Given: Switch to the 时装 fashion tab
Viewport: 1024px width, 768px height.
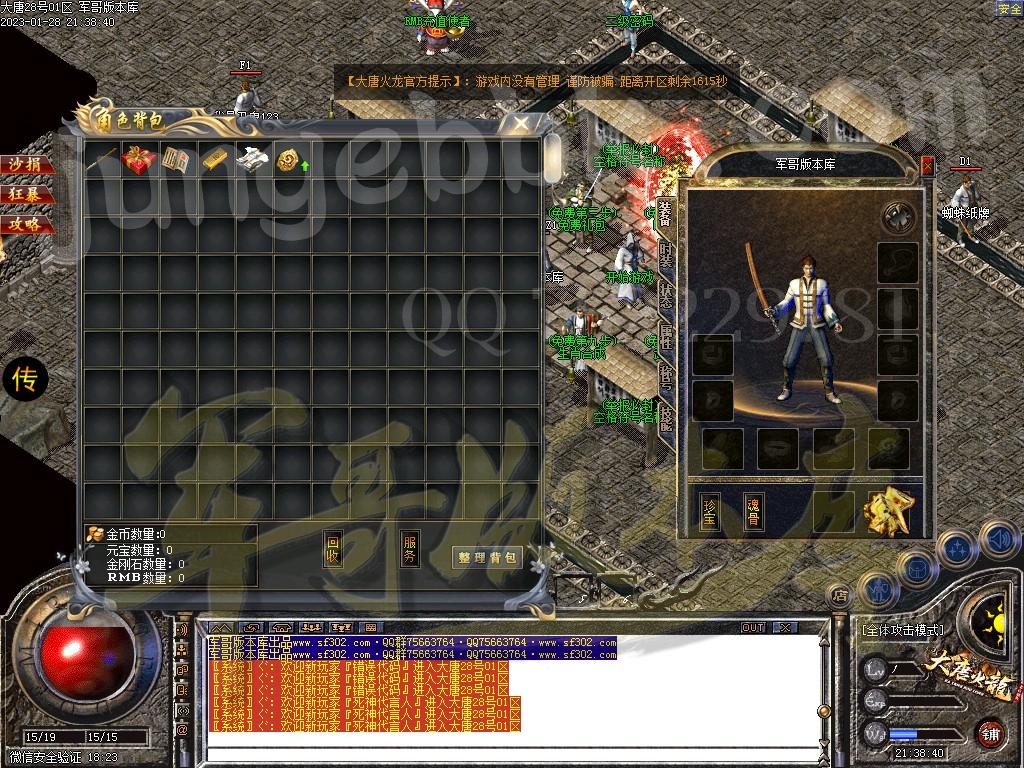Looking at the screenshot, I should (666, 253).
